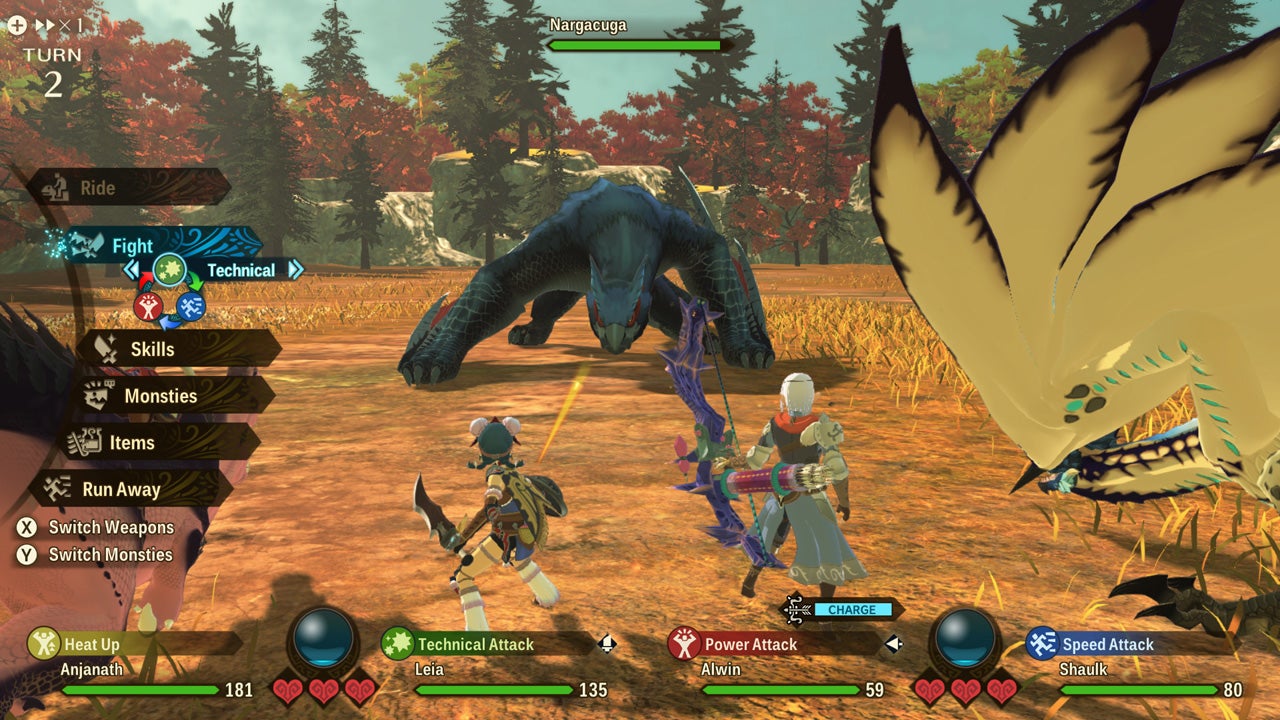
Task: Pick the green Technical attack icon
Action: [x=168, y=270]
